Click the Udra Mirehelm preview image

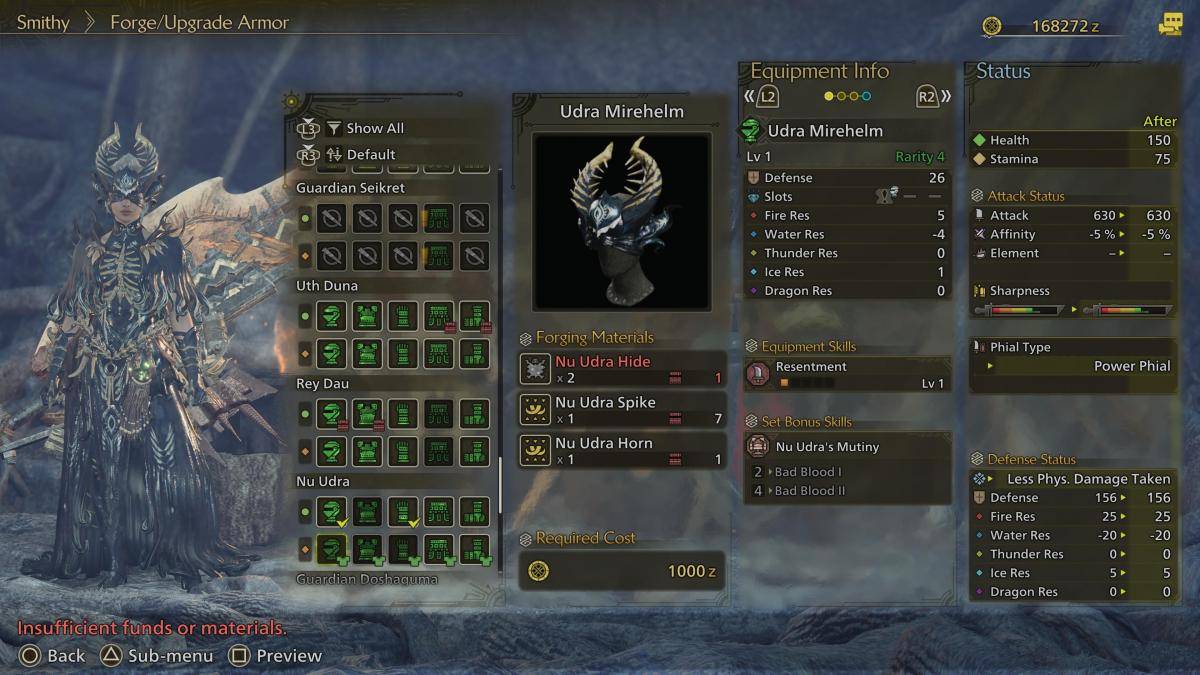[x=621, y=221]
